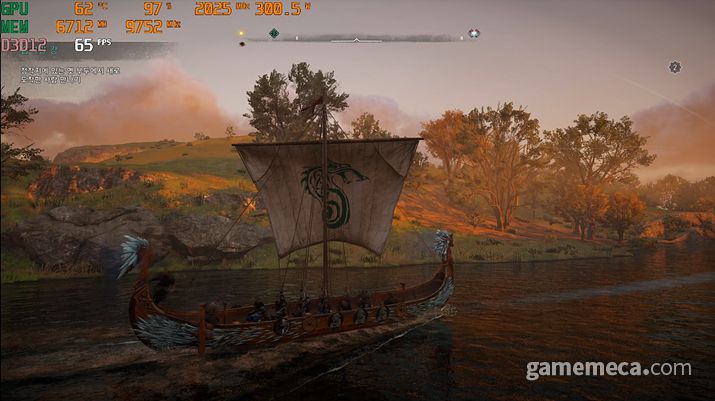The image size is (715, 401).
Task: Click the yellow sun marker on the compass
Action: (x=241, y=33)
